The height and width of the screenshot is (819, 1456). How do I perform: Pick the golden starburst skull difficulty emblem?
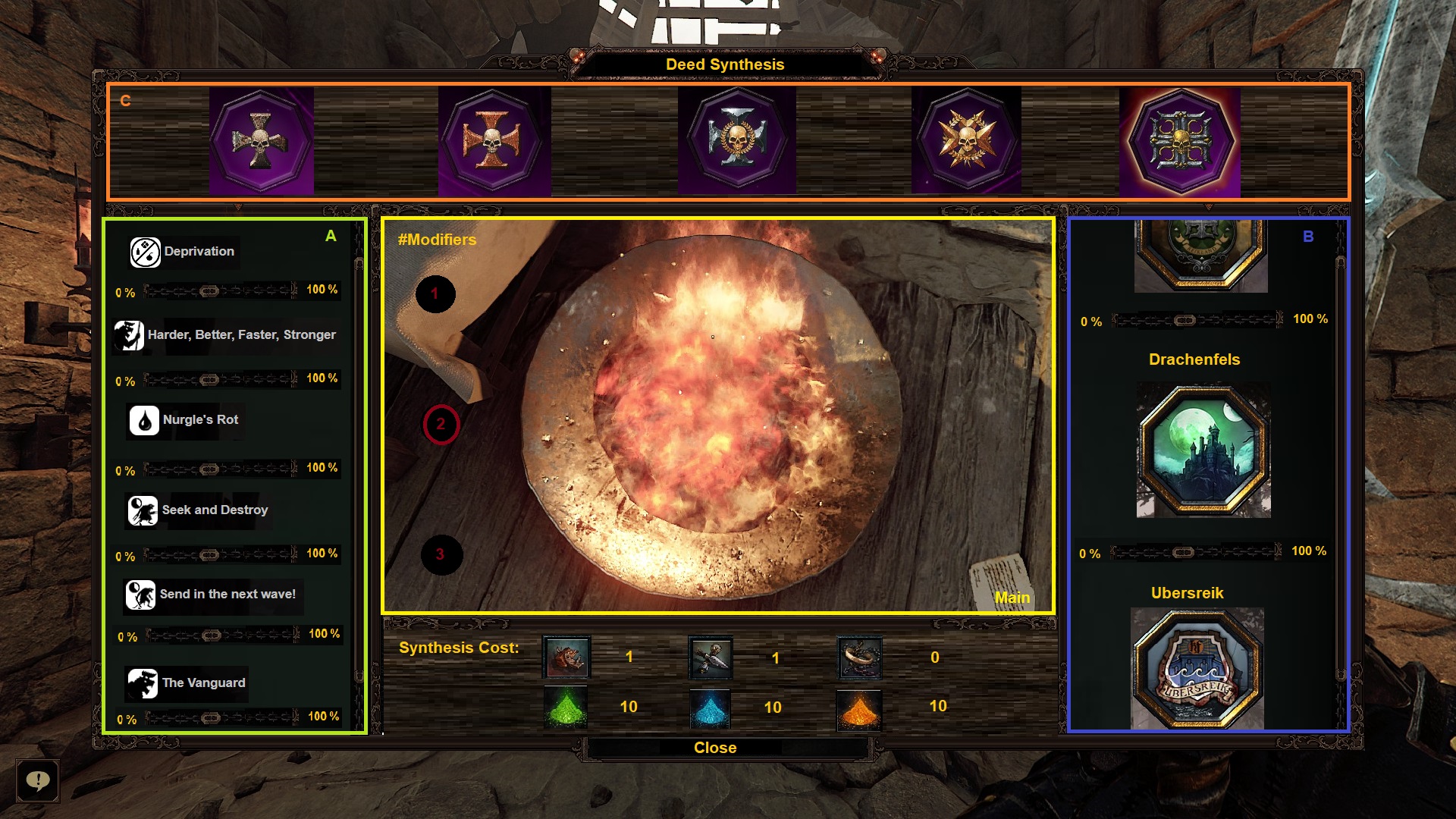coord(966,141)
